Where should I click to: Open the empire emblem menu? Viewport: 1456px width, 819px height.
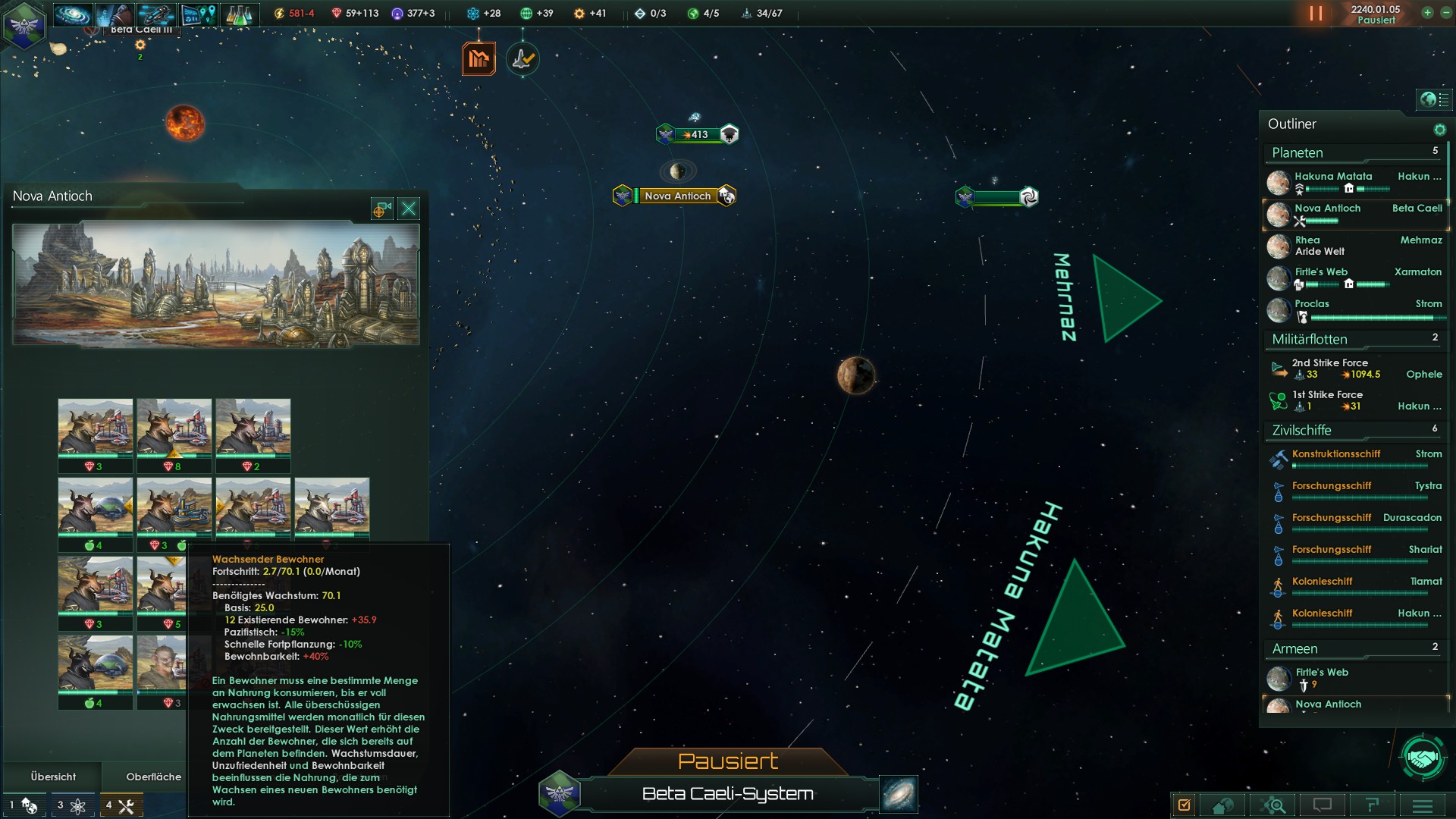(x=24, y=26)
